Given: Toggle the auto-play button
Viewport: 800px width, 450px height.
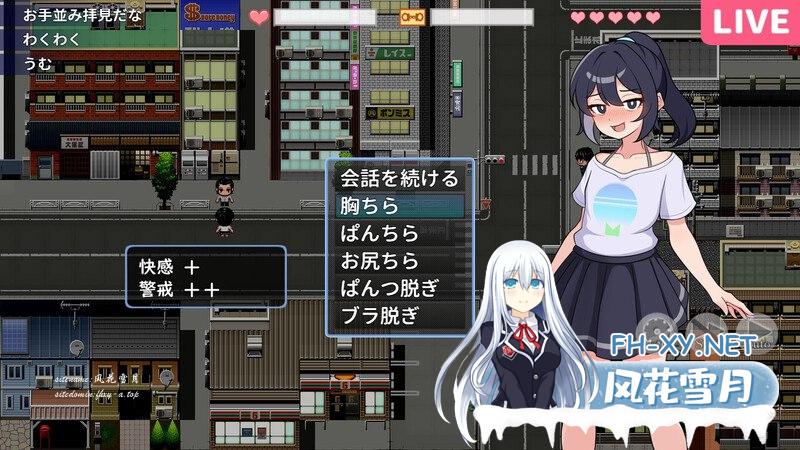Looking at the screenshot, I should pyautogui.click(x=755, y=327).
